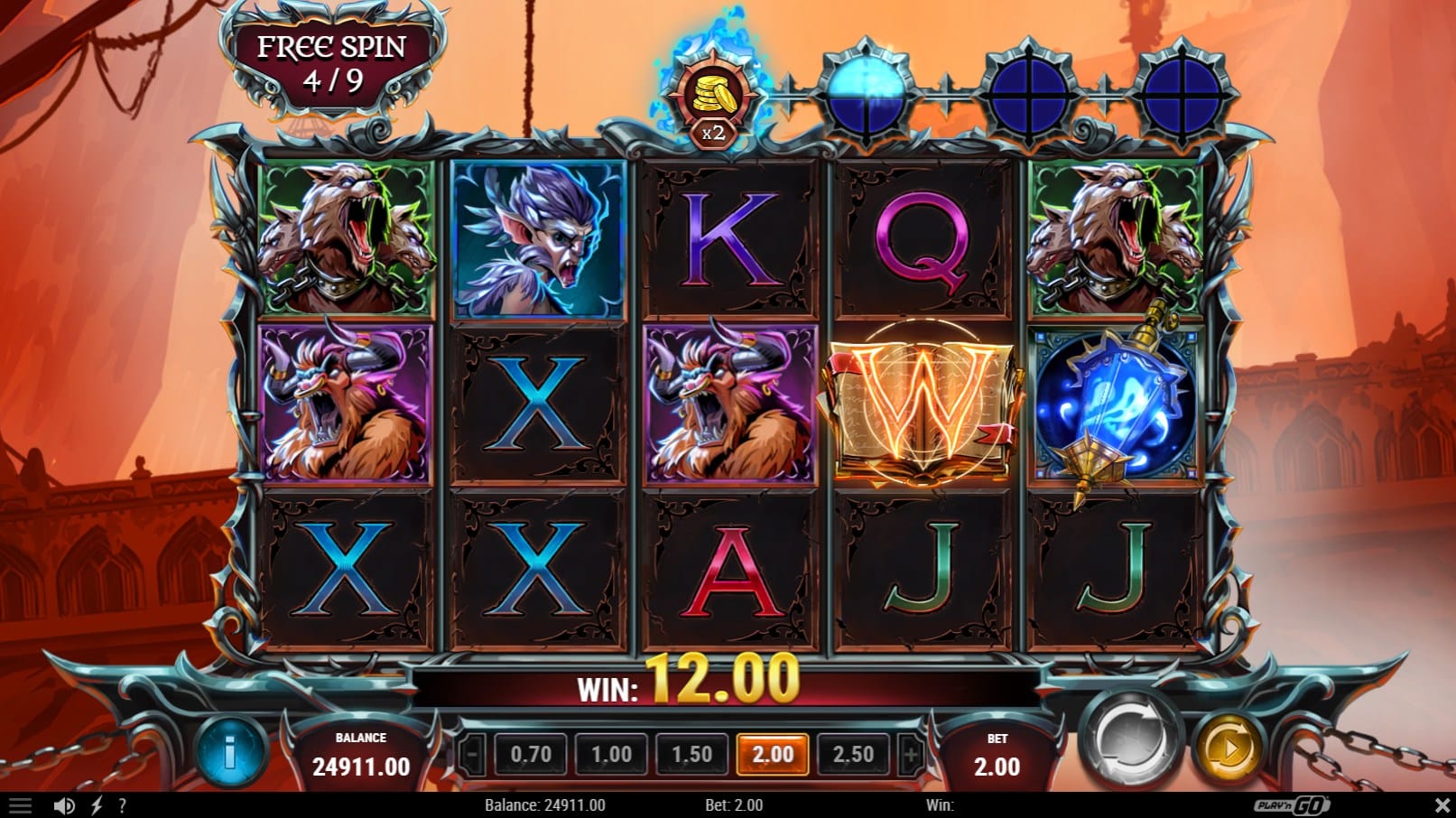Close the game with the X button
The height and width of the screenshot is (818, 1456).
1442,805
